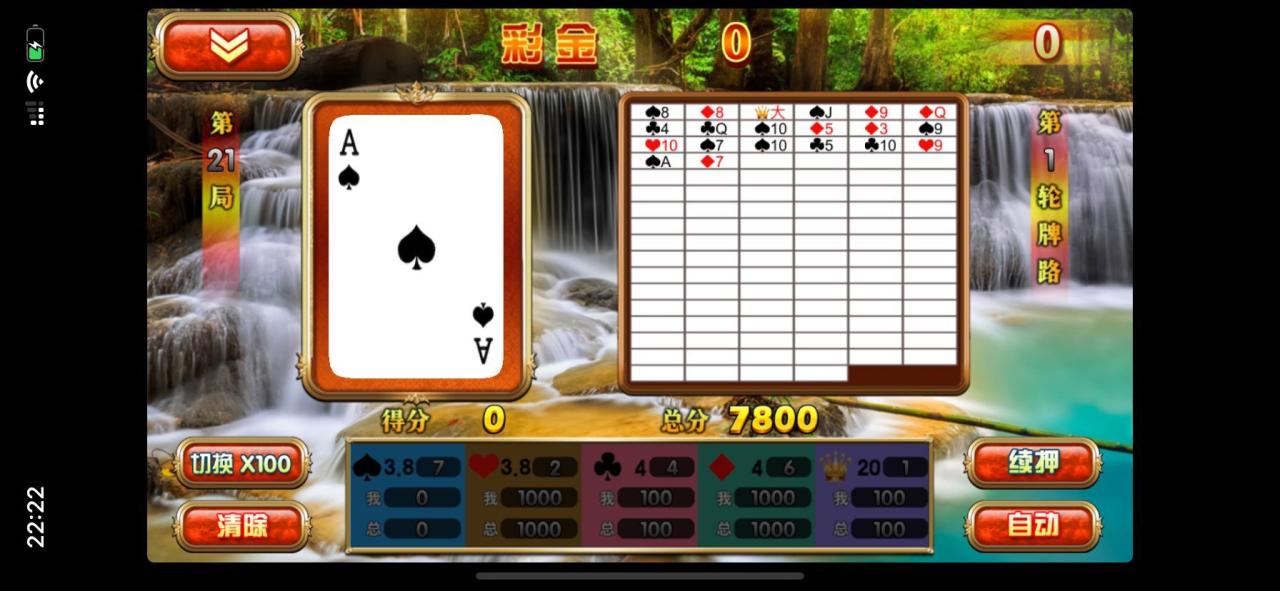Select the diamond suit betting panel
The image size is (1280, 591).
(756, 496)
